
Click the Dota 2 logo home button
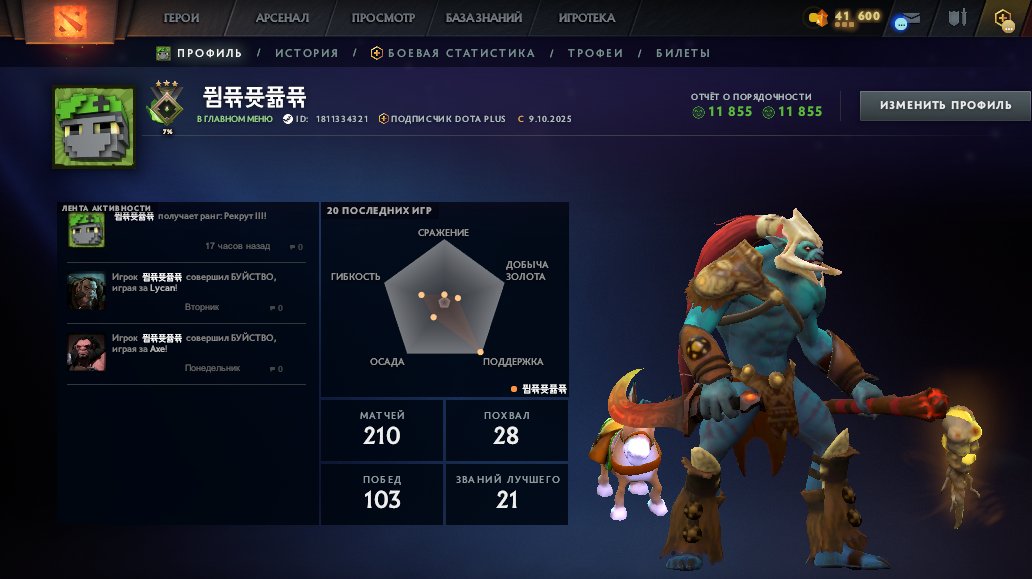[69, 20]
